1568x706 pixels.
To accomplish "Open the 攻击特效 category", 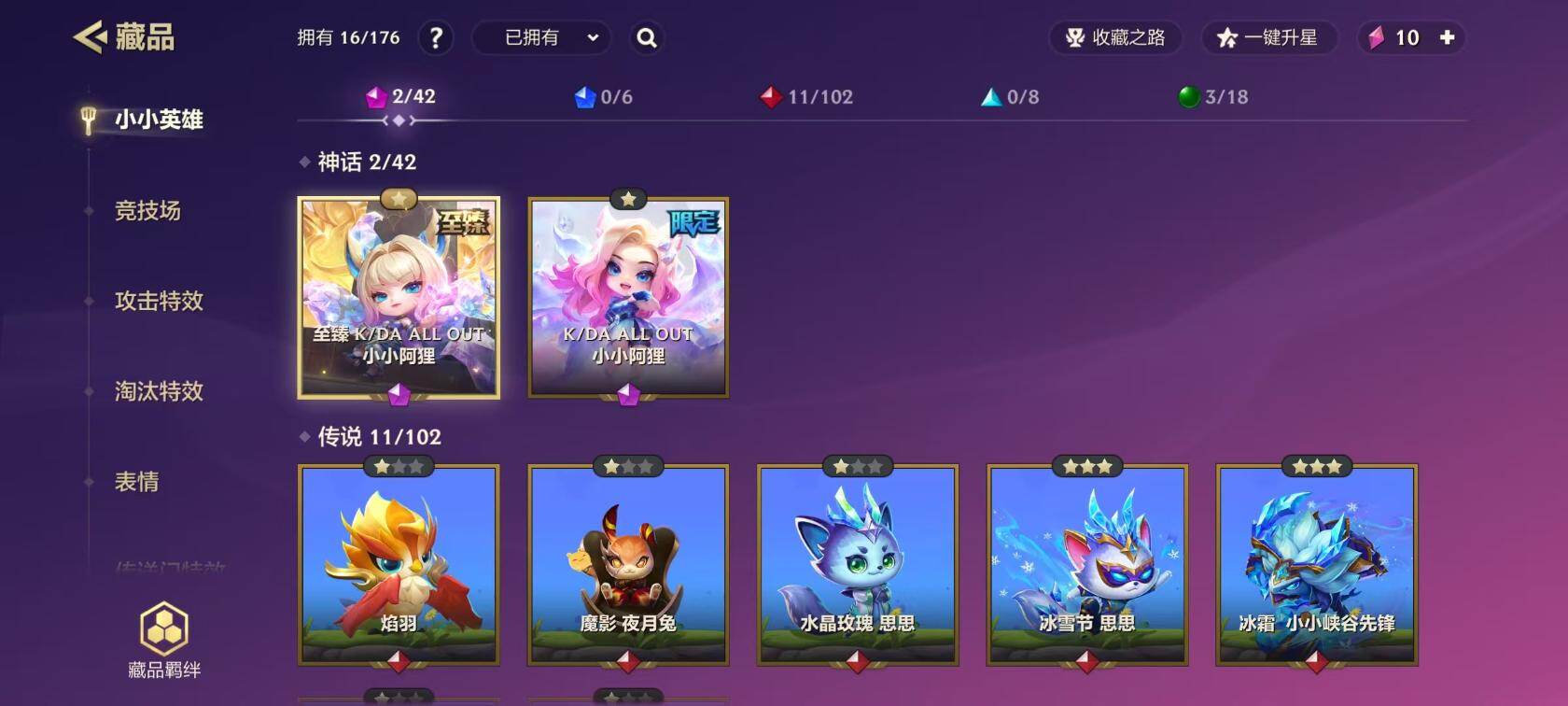I will (x=158, y=301).
